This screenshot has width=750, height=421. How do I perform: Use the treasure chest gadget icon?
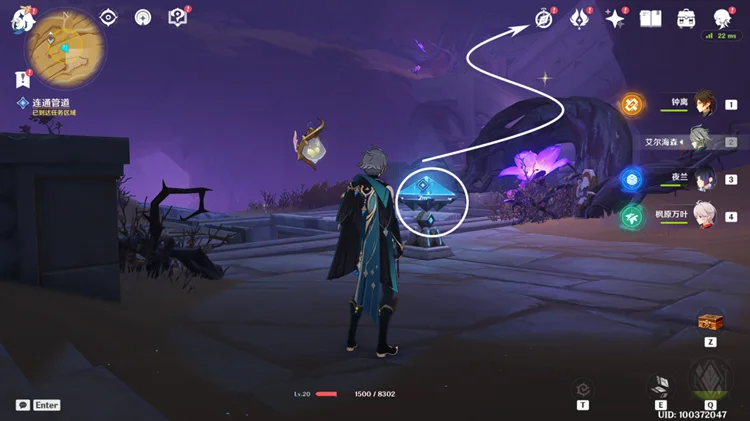coord(710,322)
